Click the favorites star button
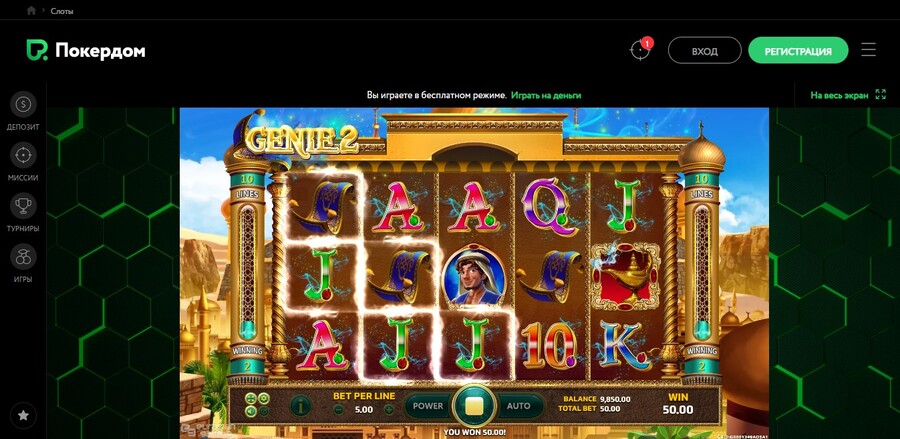 [x=23, y=414]
